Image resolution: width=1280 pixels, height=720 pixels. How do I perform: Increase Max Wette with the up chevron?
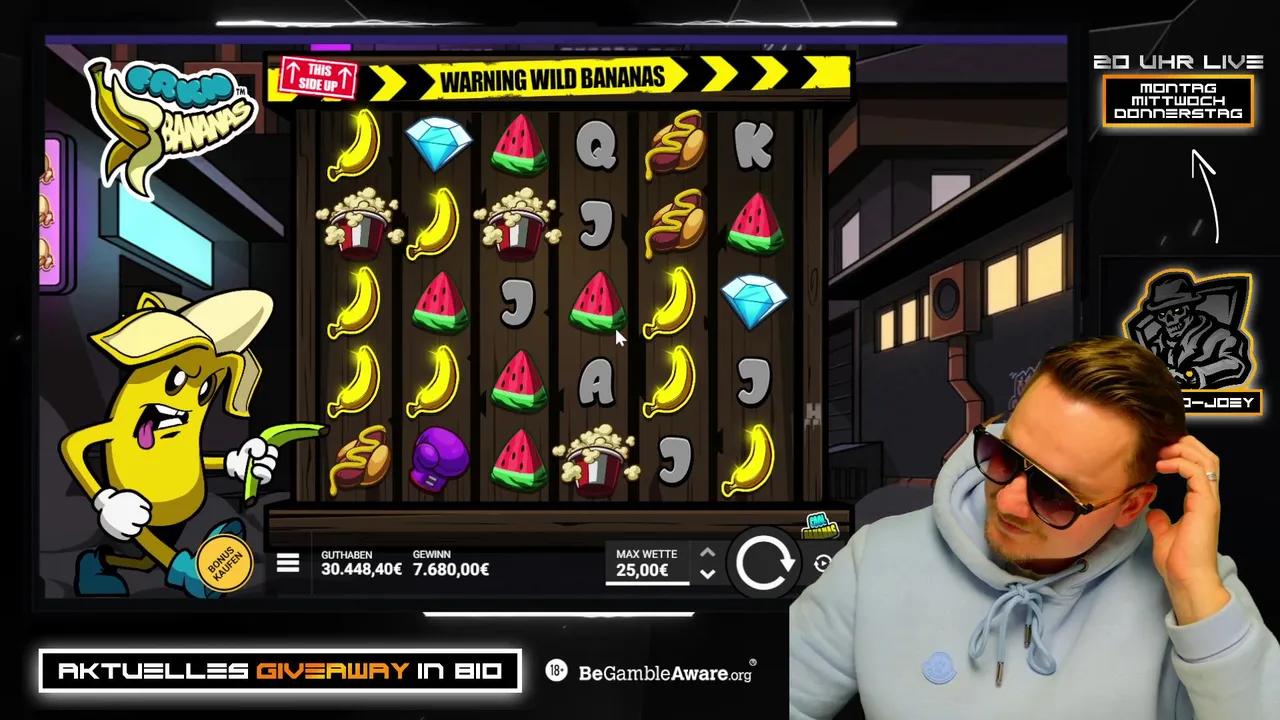coord(707,551)
